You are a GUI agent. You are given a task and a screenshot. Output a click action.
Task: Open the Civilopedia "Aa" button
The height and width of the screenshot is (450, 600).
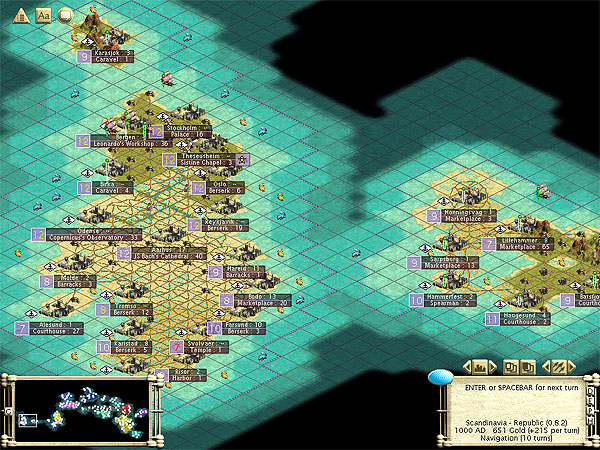tap(44, 16)
